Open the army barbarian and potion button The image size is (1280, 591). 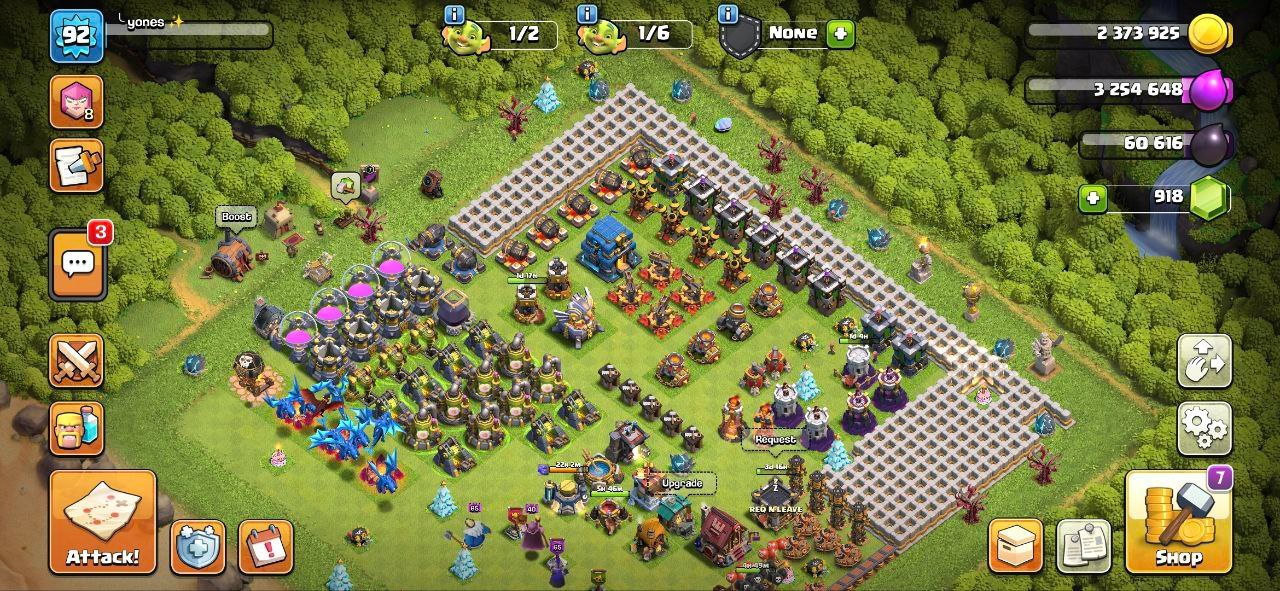76,429
